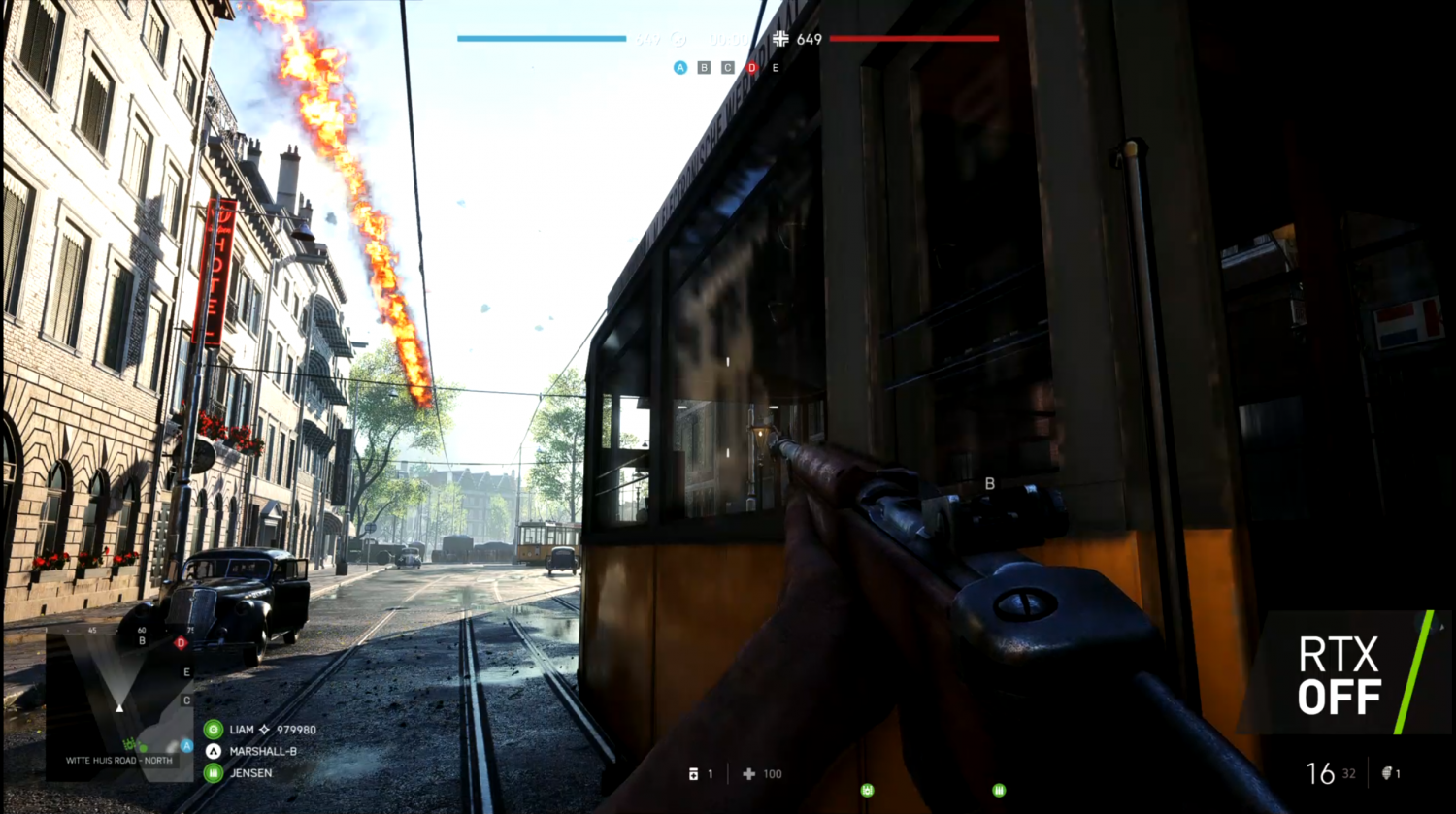Select objective A in the top flag bar
This screenshot has width=1456, height=814.
click(x=679, y=68)
